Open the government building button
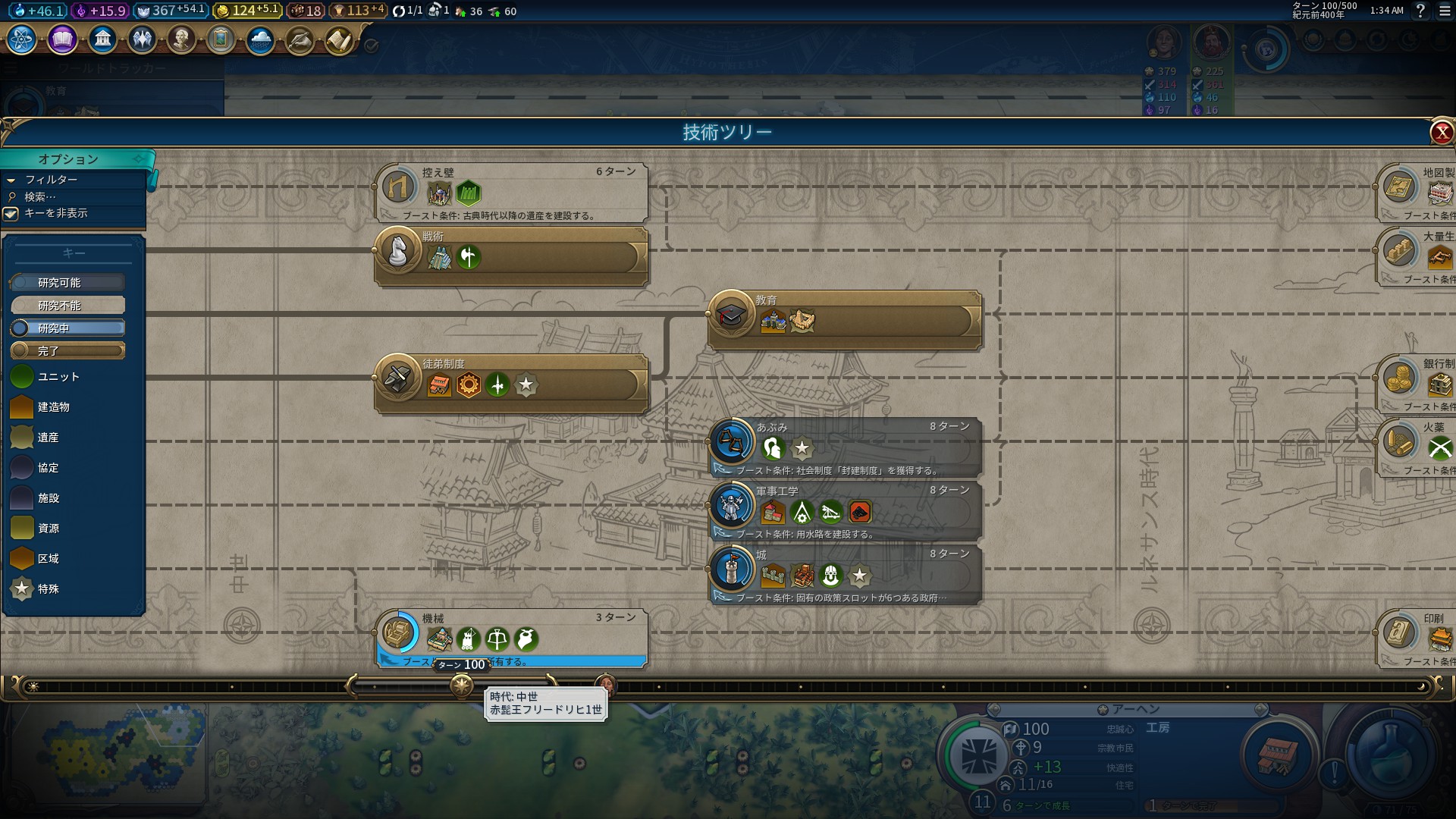The image size is (1456, 819). point(102,39)
